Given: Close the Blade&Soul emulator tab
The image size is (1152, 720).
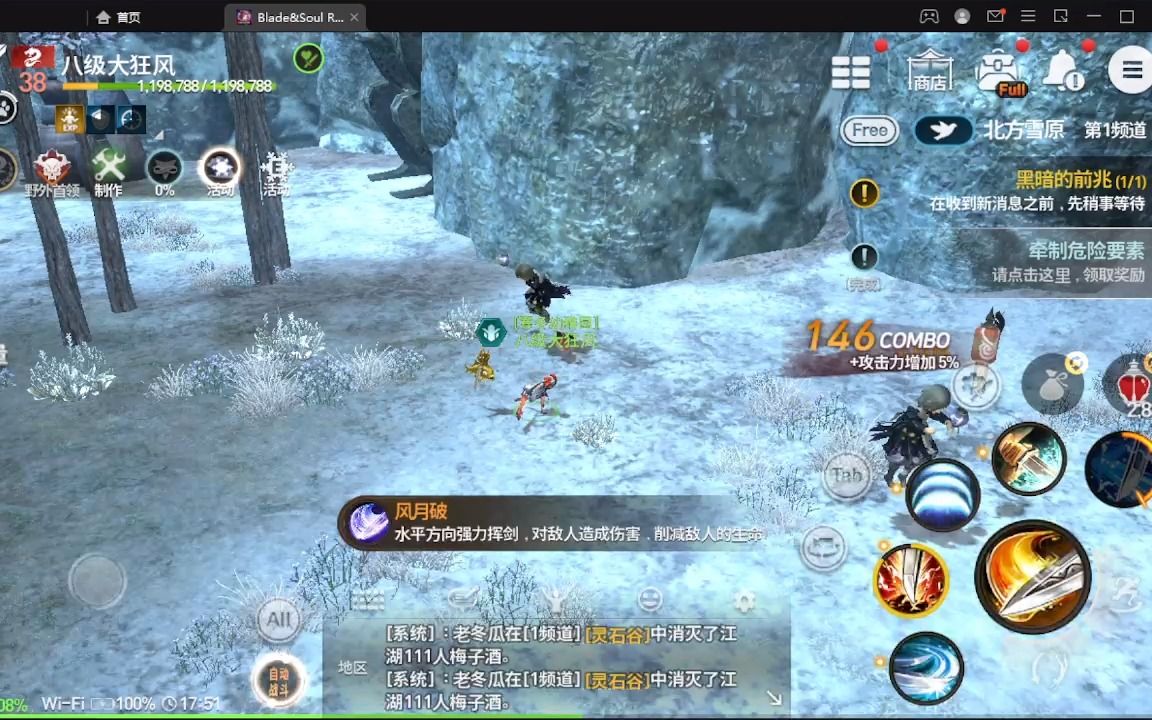Looking at the screenshot, I should click(x=354, y=17).
